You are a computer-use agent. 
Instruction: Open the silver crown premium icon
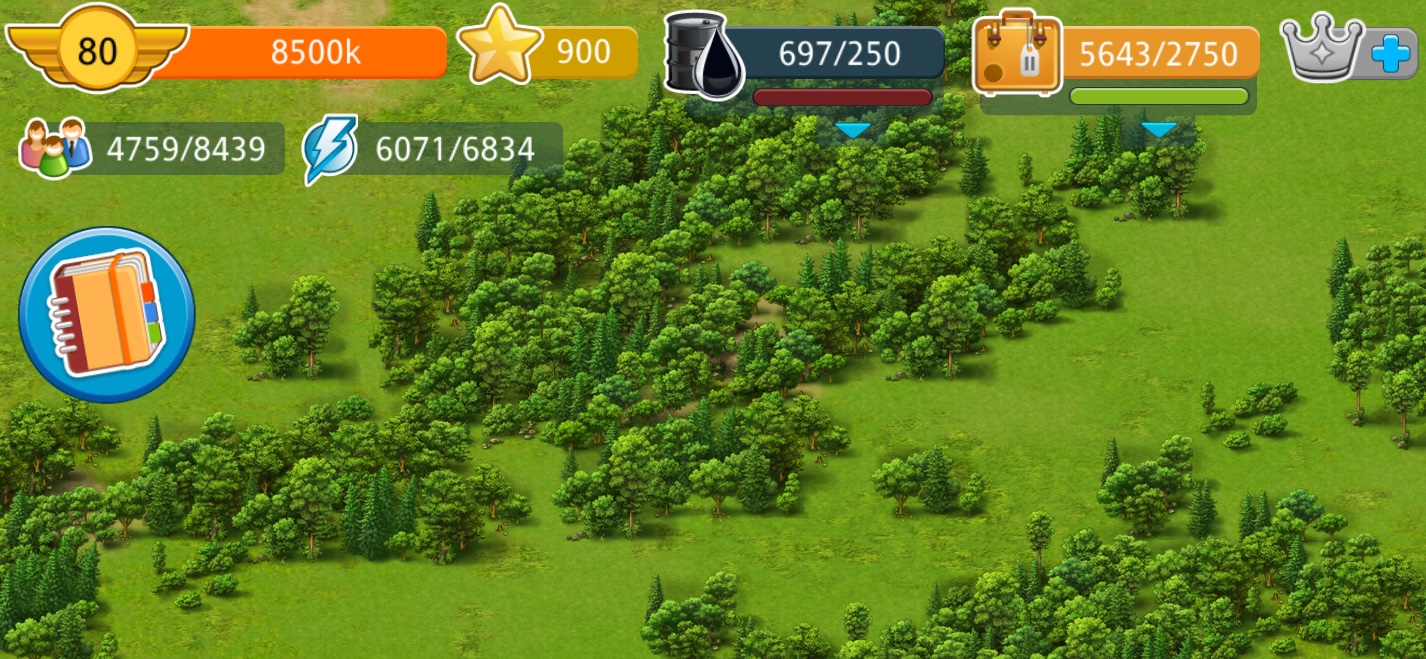click(1322, 47)
